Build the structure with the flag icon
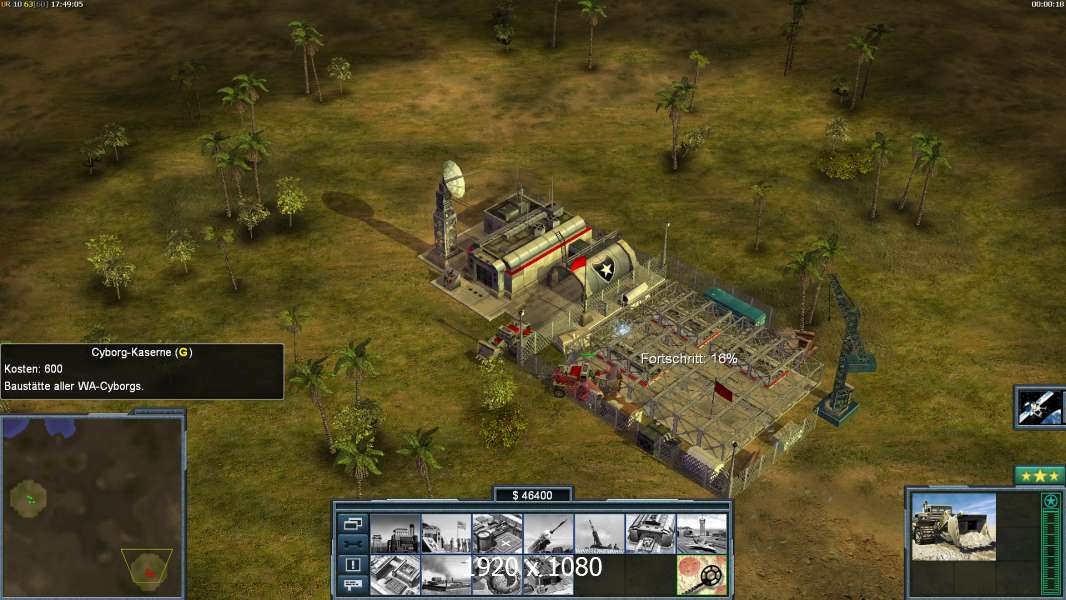Screen dimensions: 1066x600 (x=446, y=534)
